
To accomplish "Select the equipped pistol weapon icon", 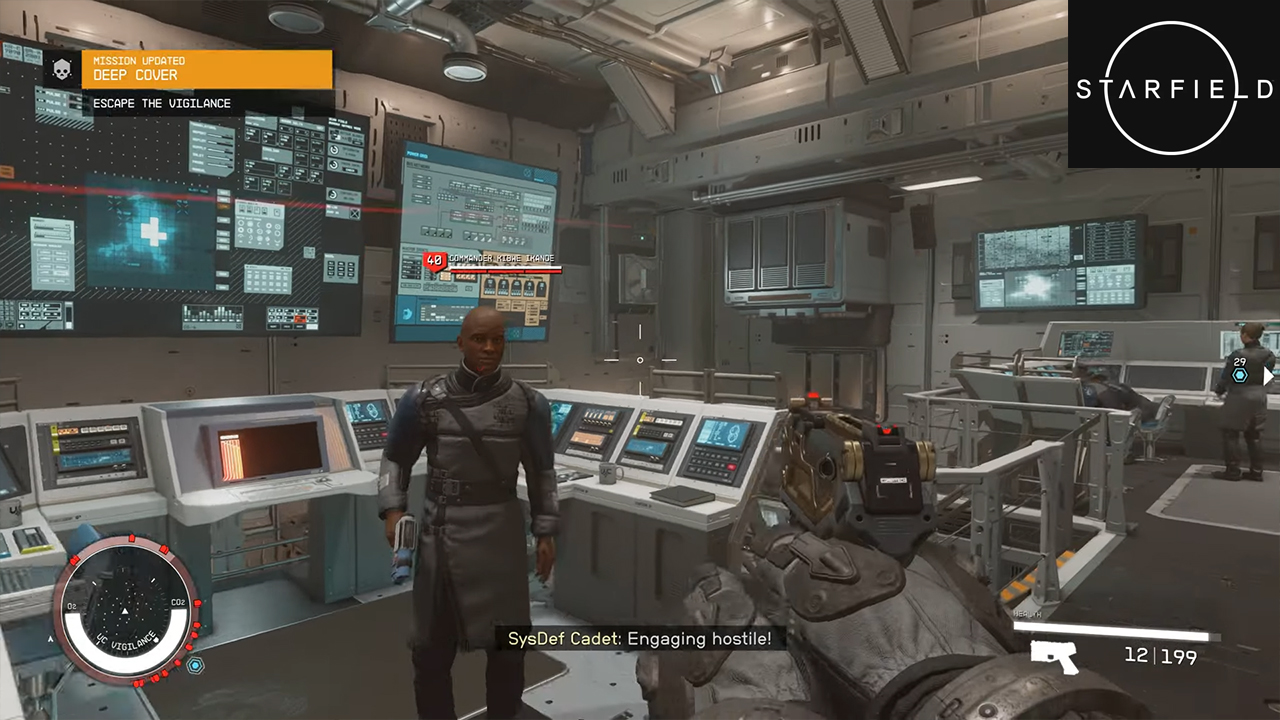I will tap(1054, 656).
